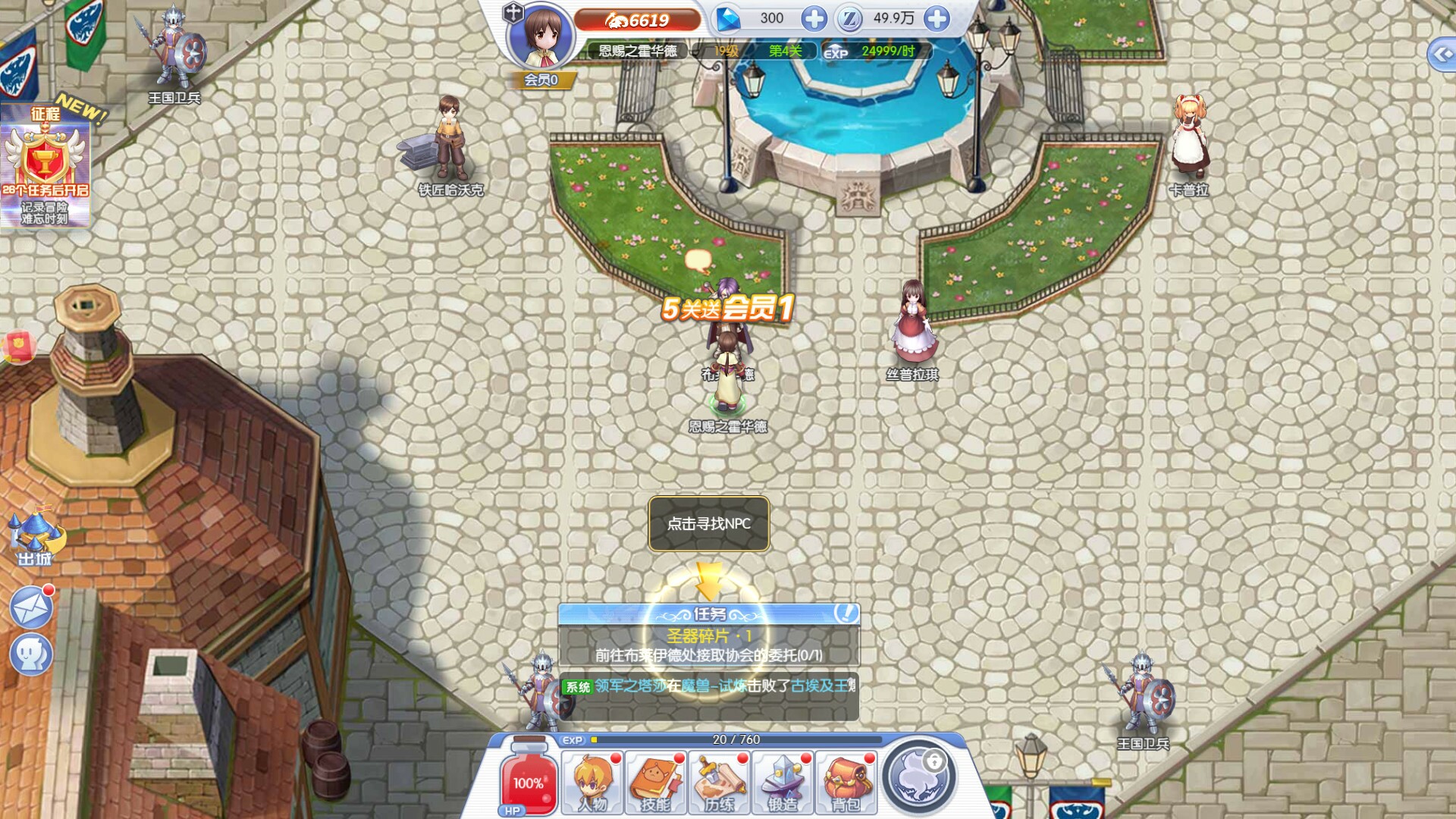Add diamonds with the plus button
The width and height of the screenshot is (1456, 819).
[x=814, y=19]
